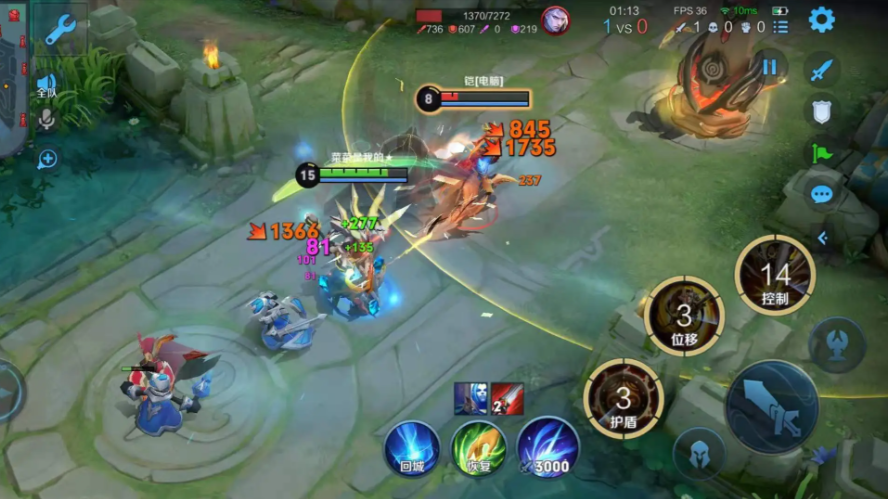Tap the large sword basic attack button

[x=772, y=406]
